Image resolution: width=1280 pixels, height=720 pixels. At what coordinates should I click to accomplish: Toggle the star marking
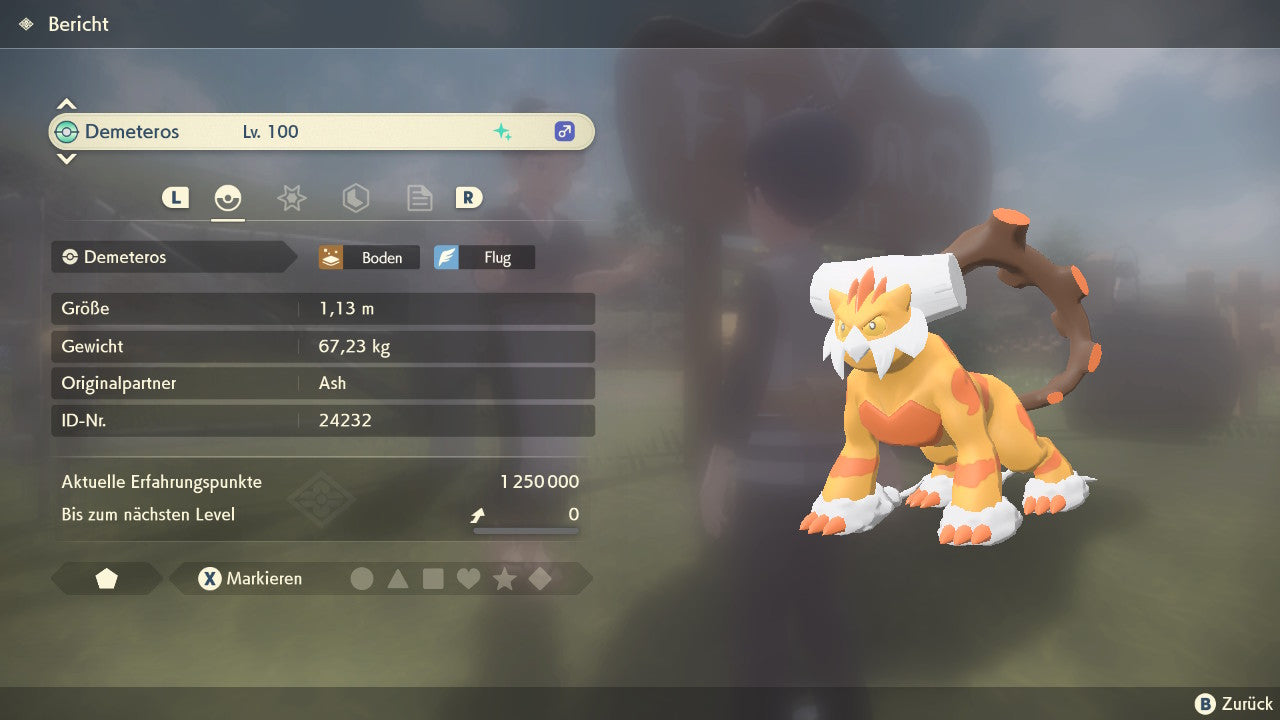pyautogui.click(x=504, y=578)
